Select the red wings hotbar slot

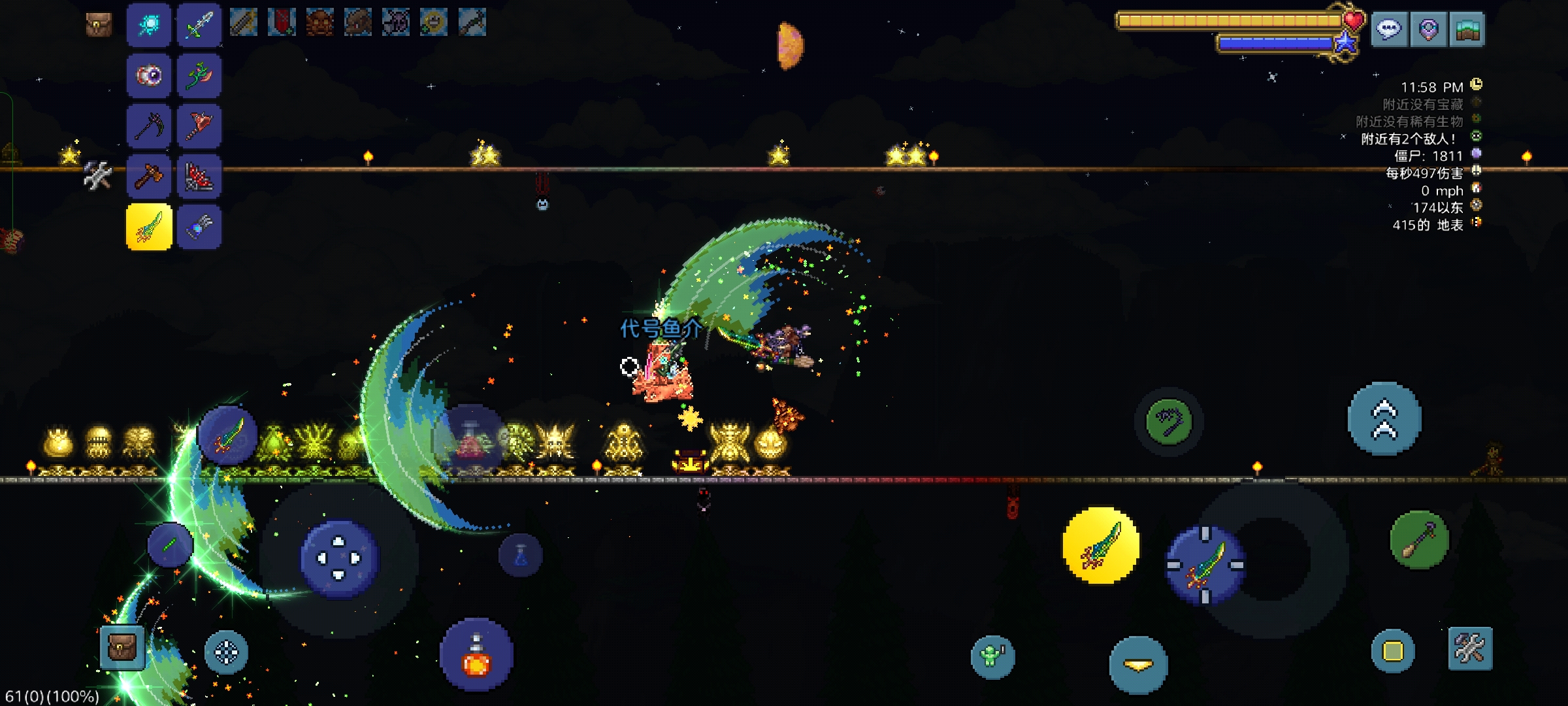[x=199, y=176]
